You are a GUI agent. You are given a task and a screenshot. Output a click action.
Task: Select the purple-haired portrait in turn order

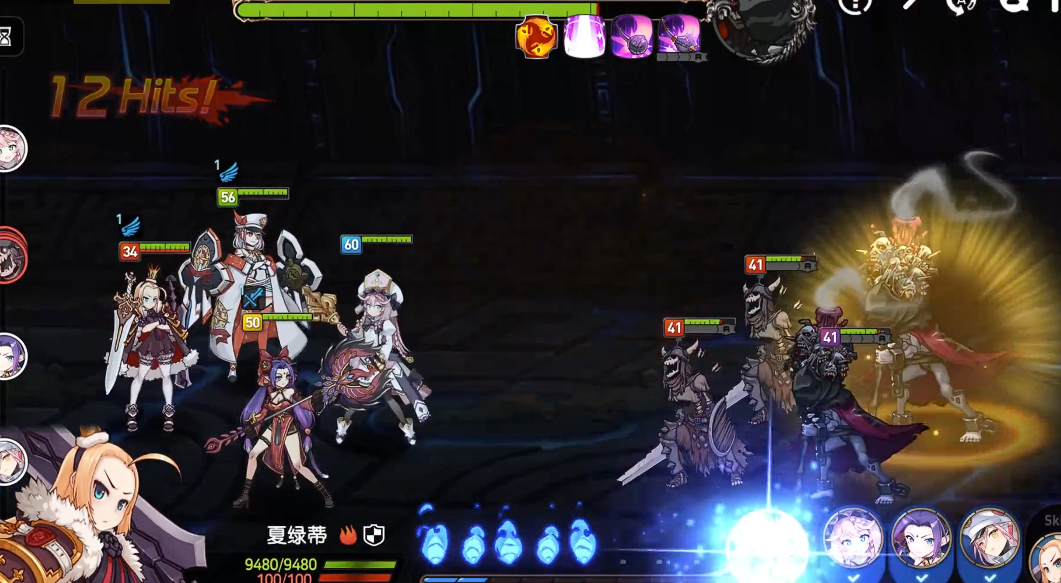pyautogui.click(x=9, y=357)
